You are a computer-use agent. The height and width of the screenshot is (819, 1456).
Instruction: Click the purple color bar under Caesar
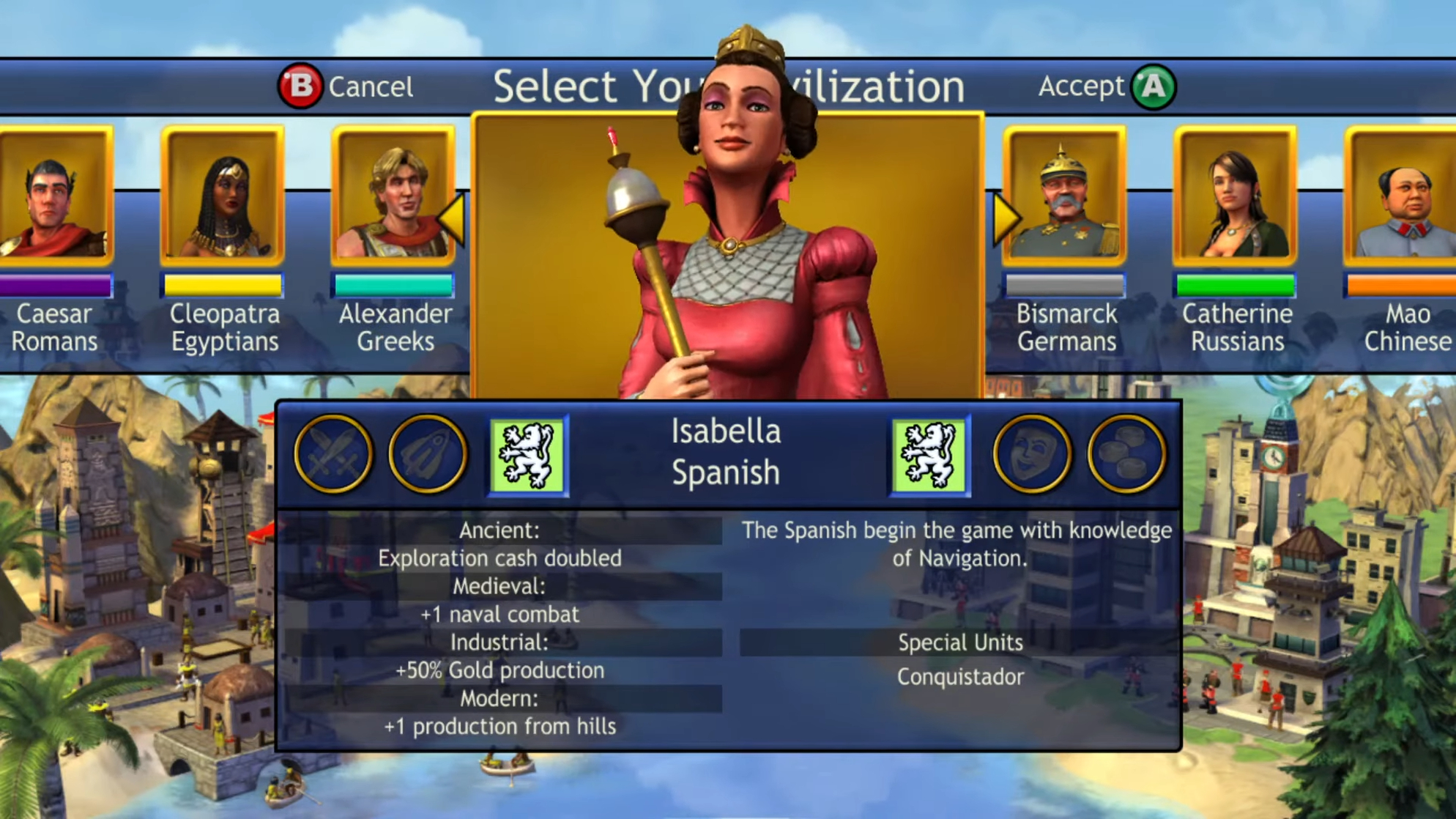coord(56,285)
